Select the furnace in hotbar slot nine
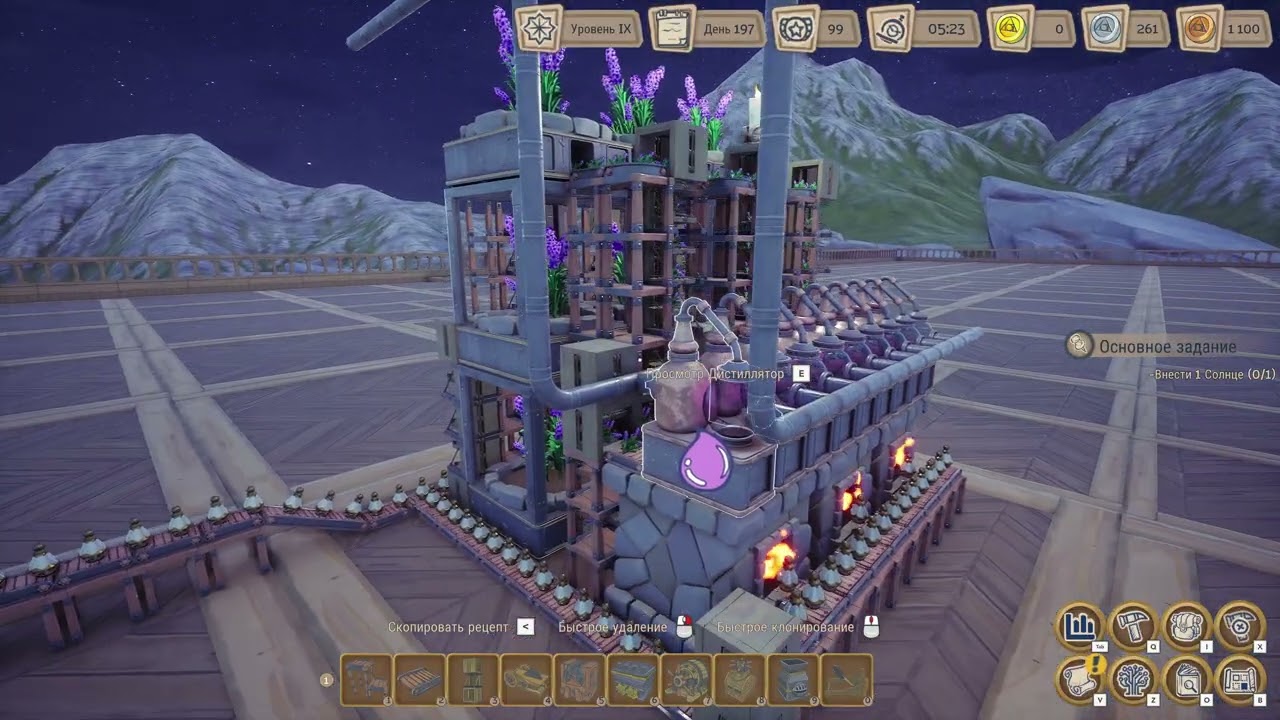The height and width of the screenshot is (720, 1280). coord(793,680)
